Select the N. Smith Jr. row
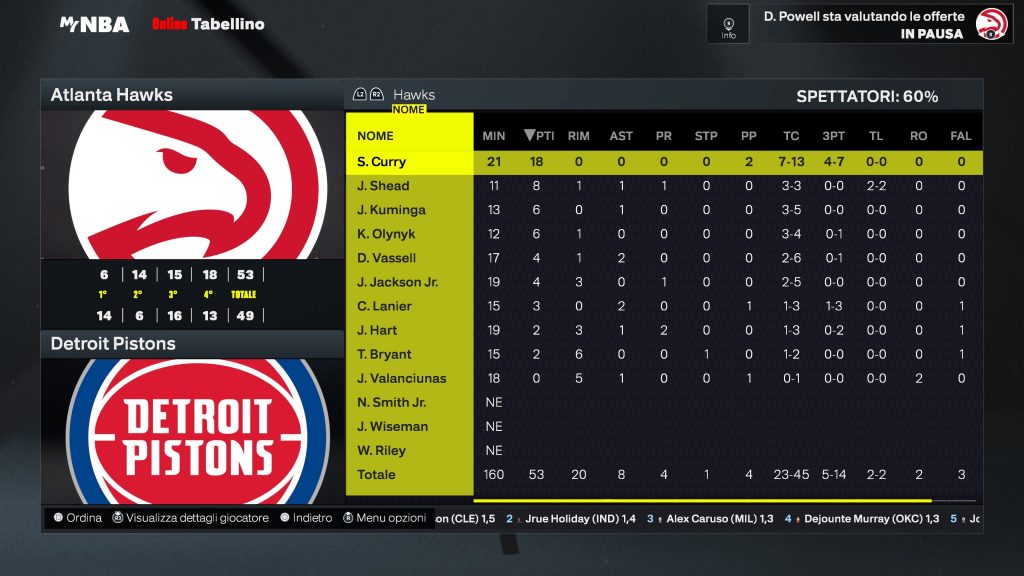This screenshot has height=576, width=1024. pyautogui.click(x=391, y=402)
